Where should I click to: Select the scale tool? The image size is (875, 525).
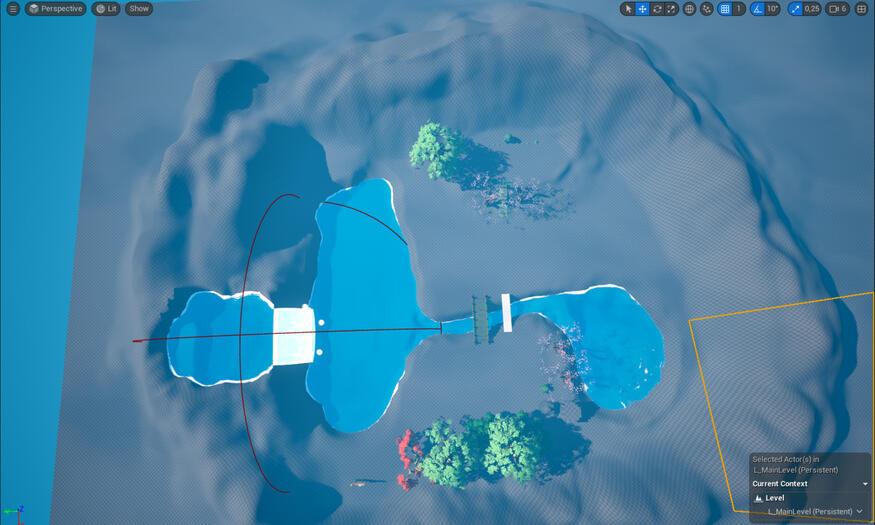(x=671, y=9)
